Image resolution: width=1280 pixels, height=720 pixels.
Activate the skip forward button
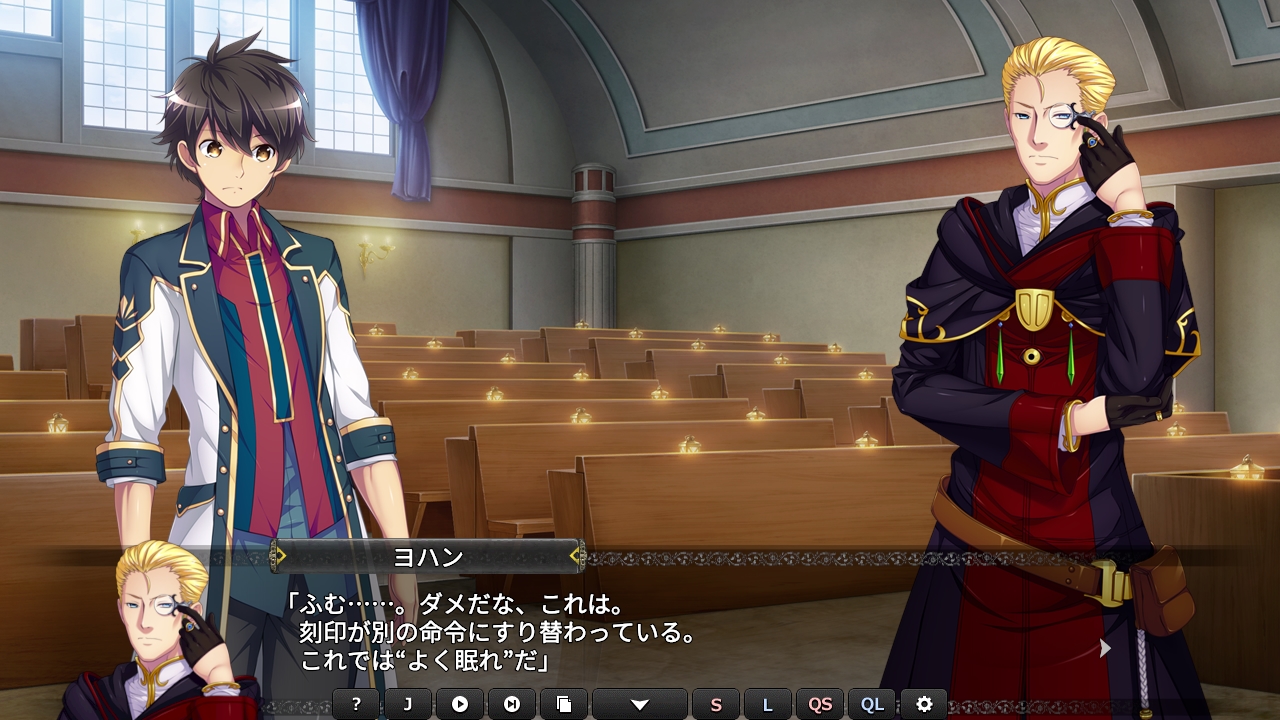click(x=512, y=704)
